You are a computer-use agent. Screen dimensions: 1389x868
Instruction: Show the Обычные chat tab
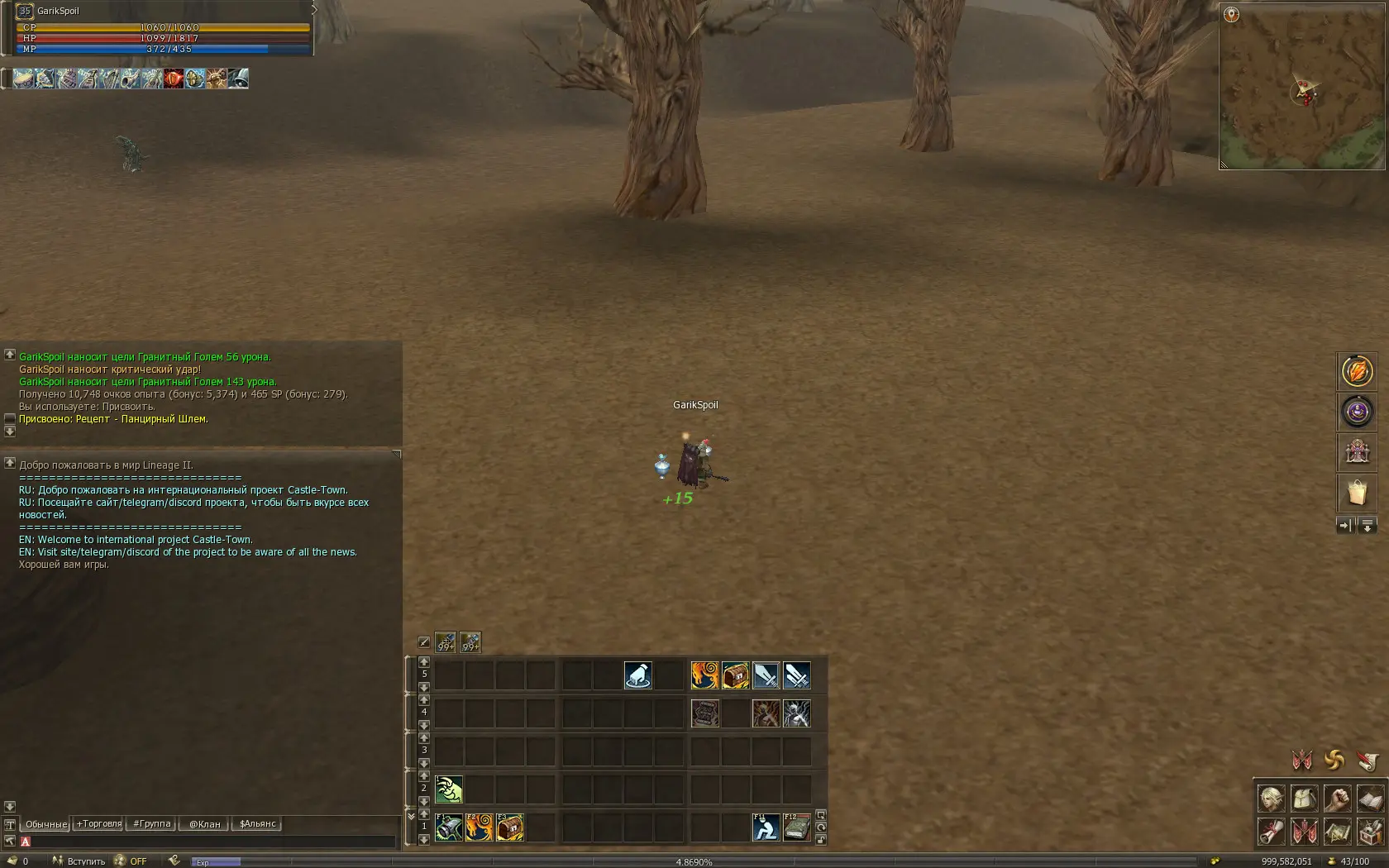tap(46, 824)
